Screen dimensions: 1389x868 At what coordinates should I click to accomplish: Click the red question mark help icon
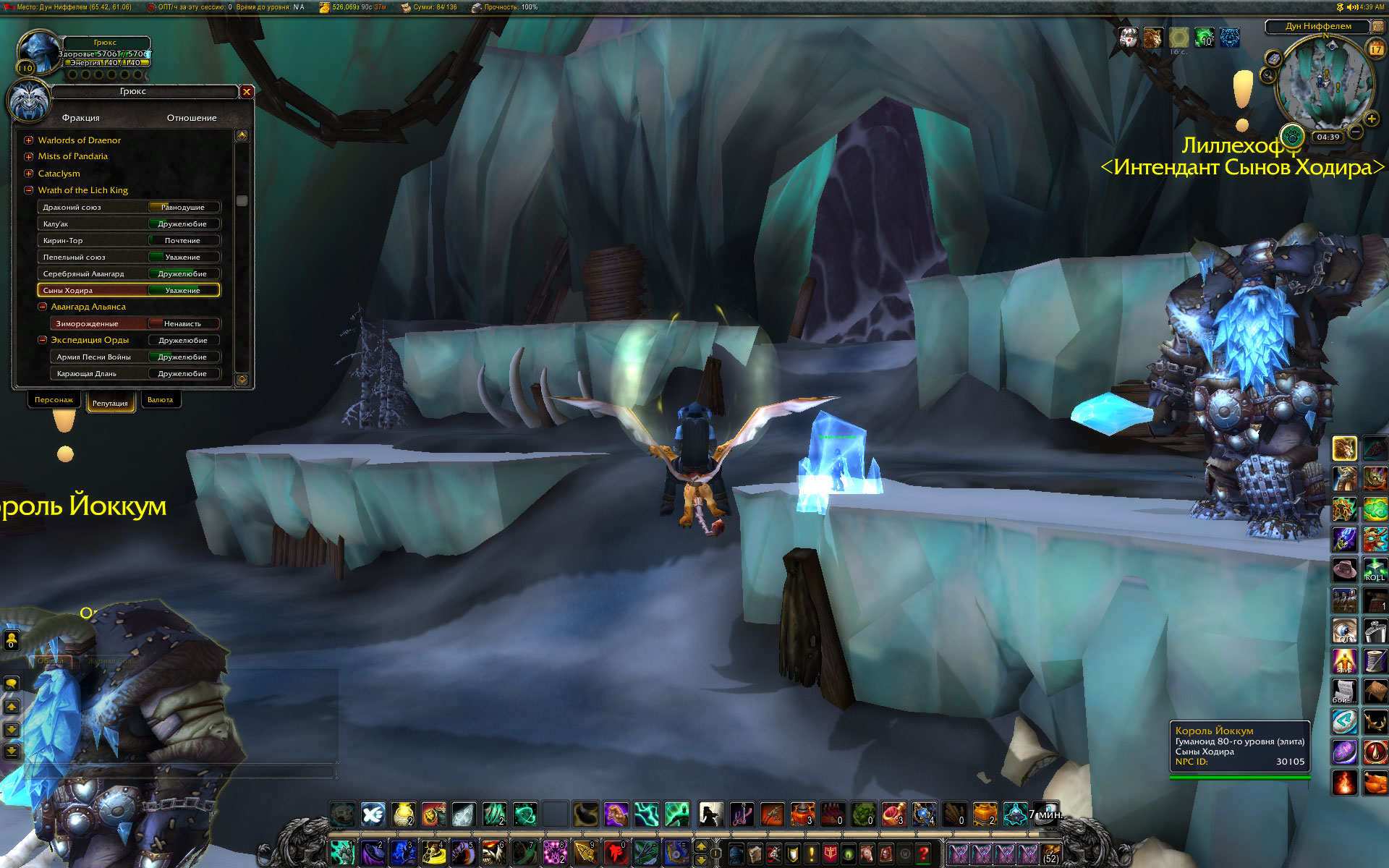click(x=924, y=854)
